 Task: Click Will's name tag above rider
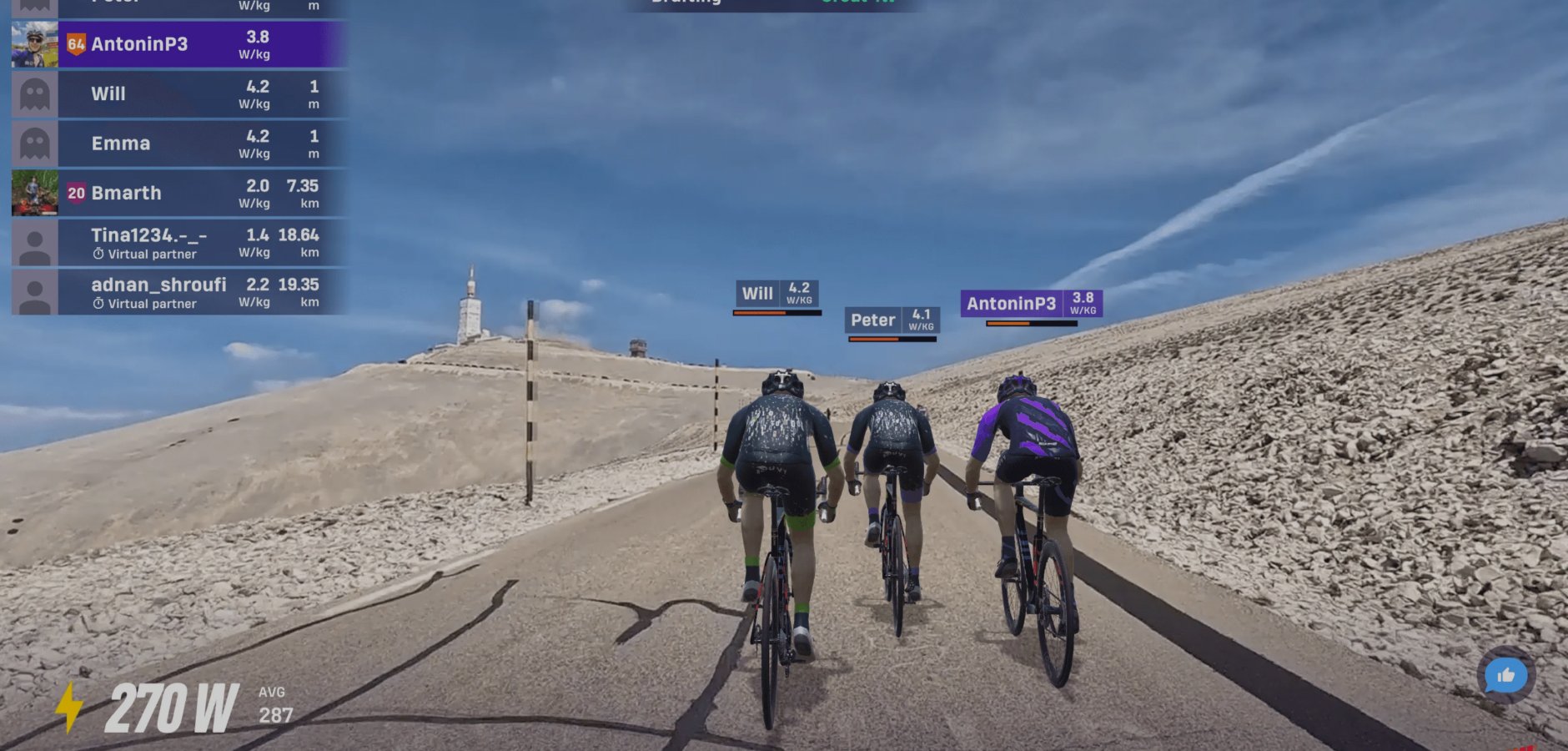[x=776, y=294]
